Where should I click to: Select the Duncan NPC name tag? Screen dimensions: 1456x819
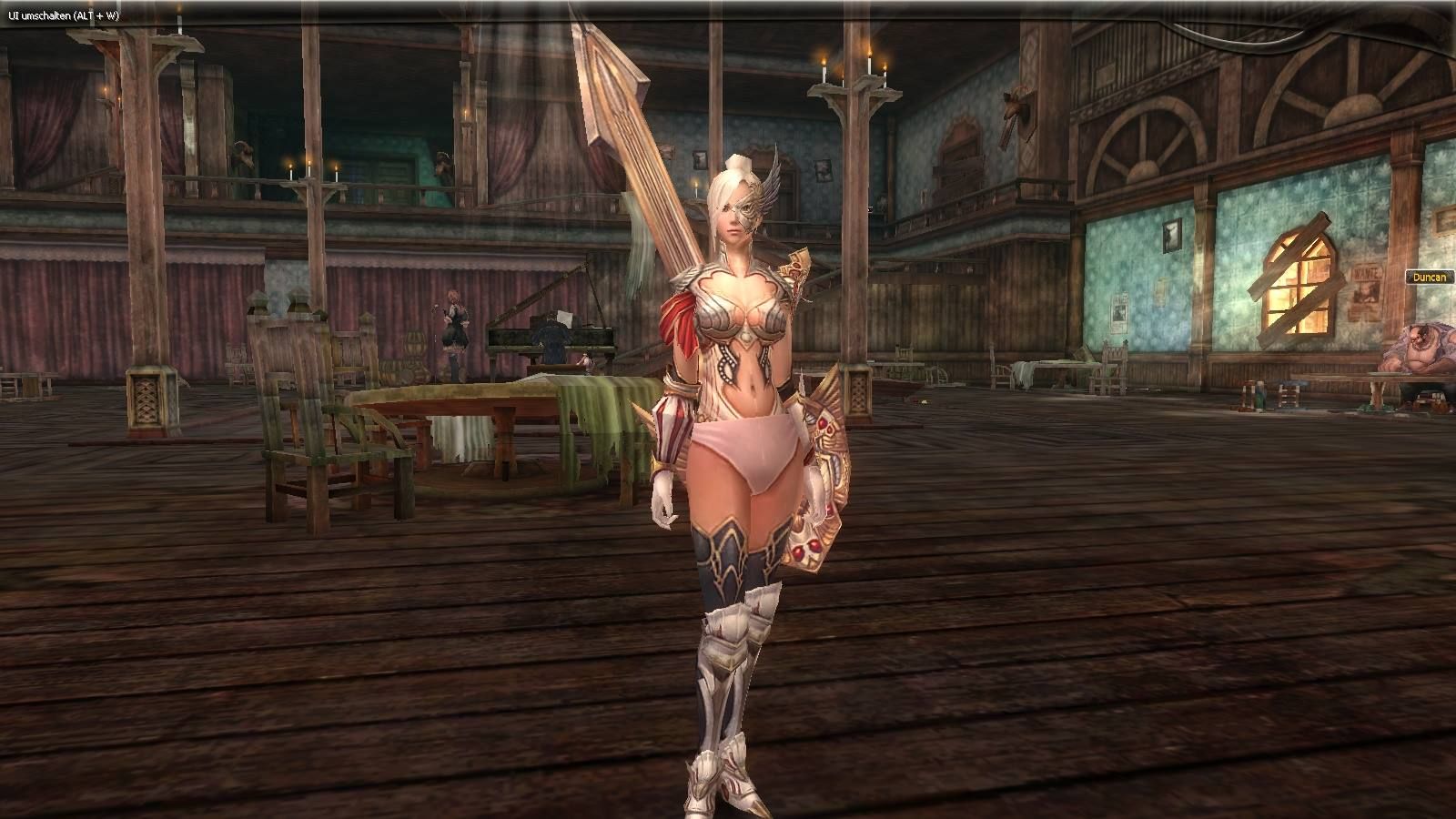click(1427, 278)
